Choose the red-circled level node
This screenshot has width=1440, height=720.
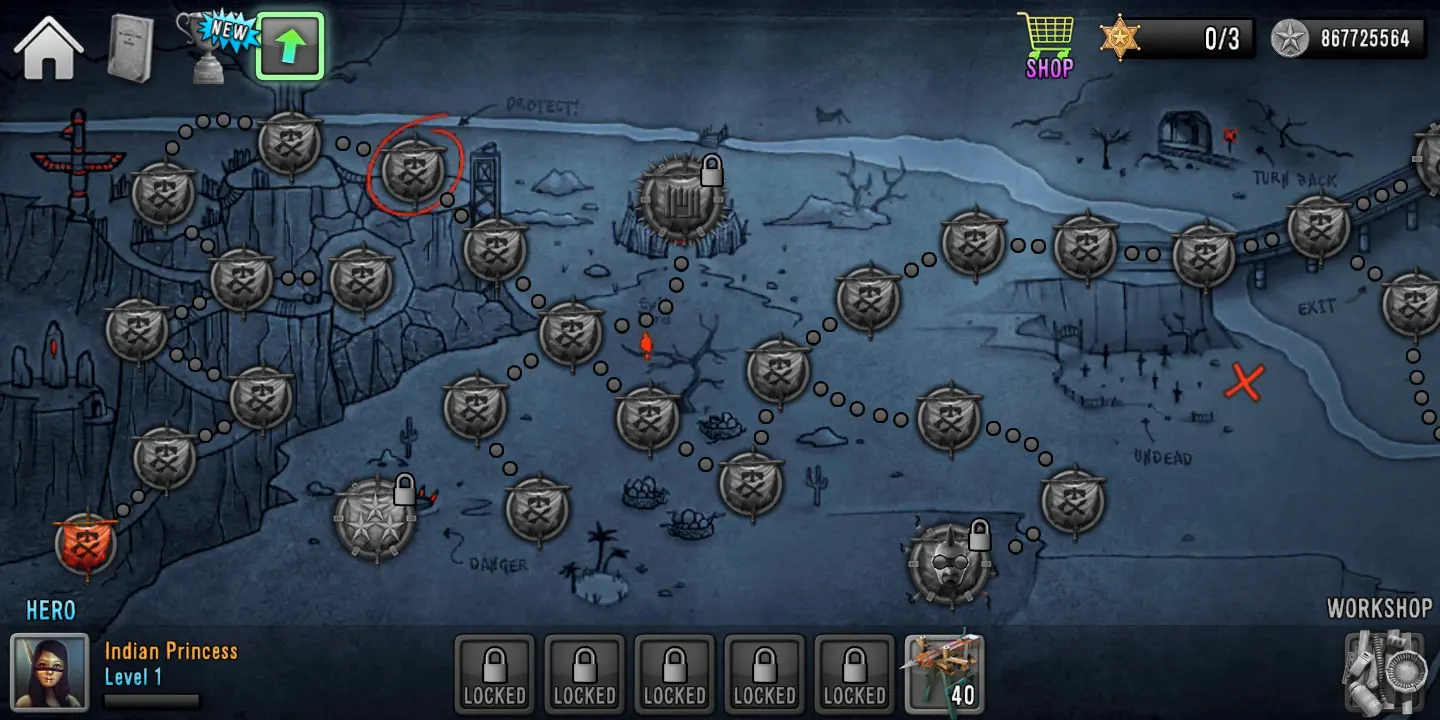[x=413, y=167]
